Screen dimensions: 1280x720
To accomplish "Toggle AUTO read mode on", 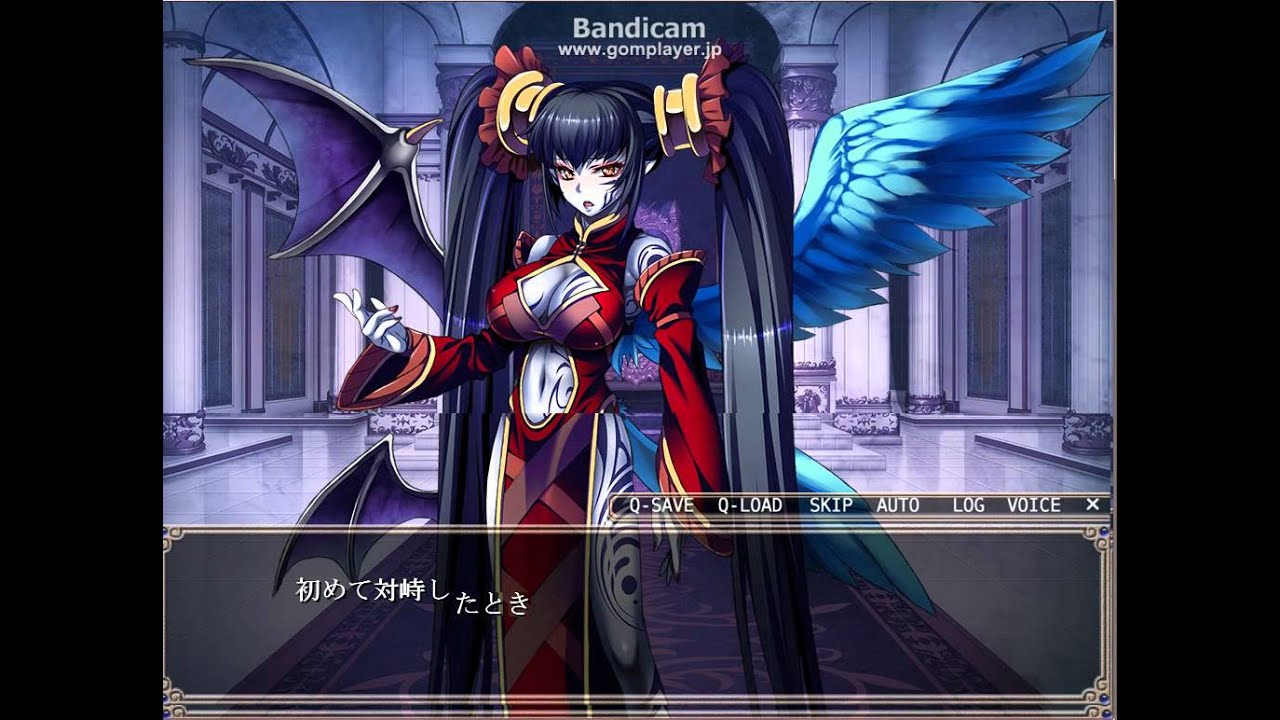I will click(x=898, y=505).
